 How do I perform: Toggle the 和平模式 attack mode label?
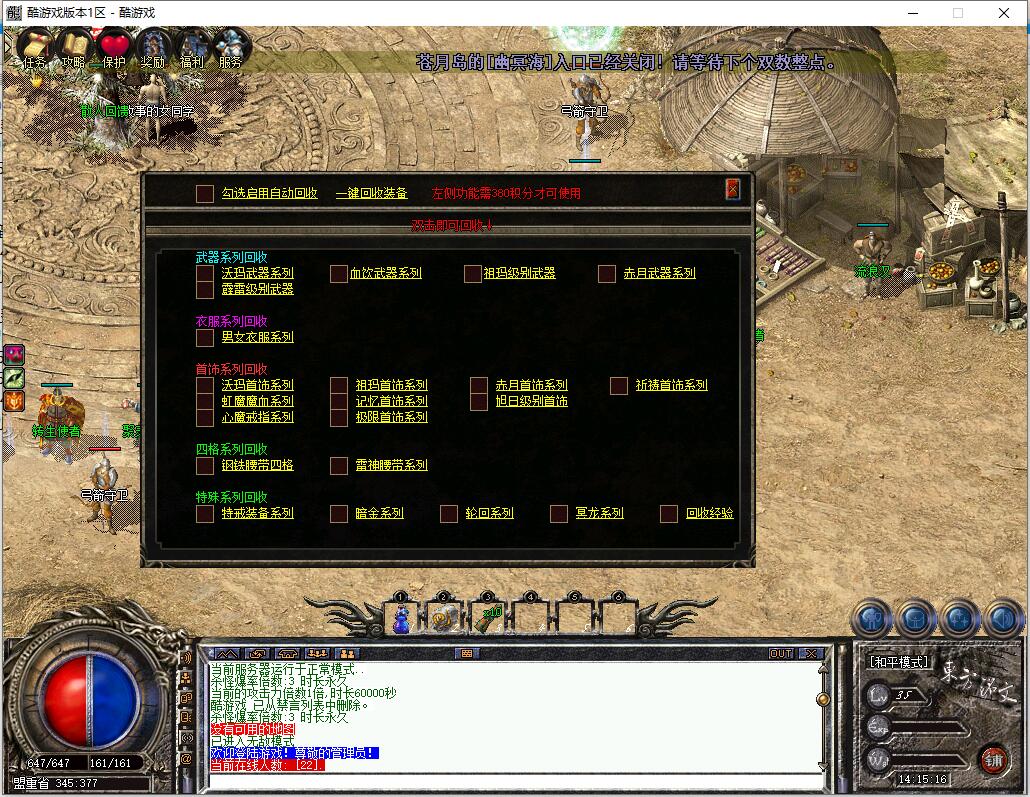coord(898,662)
